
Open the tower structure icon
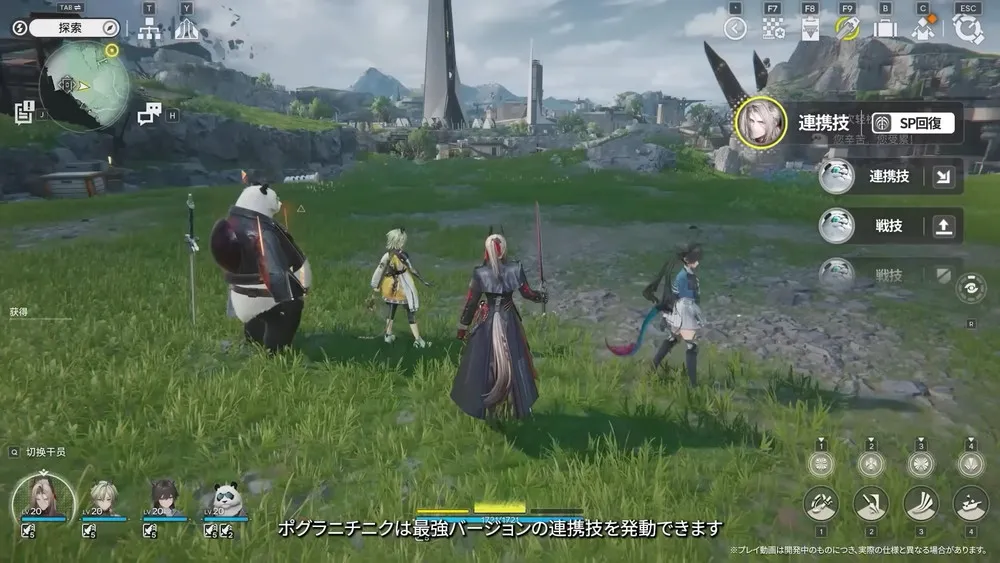[186, 29]
